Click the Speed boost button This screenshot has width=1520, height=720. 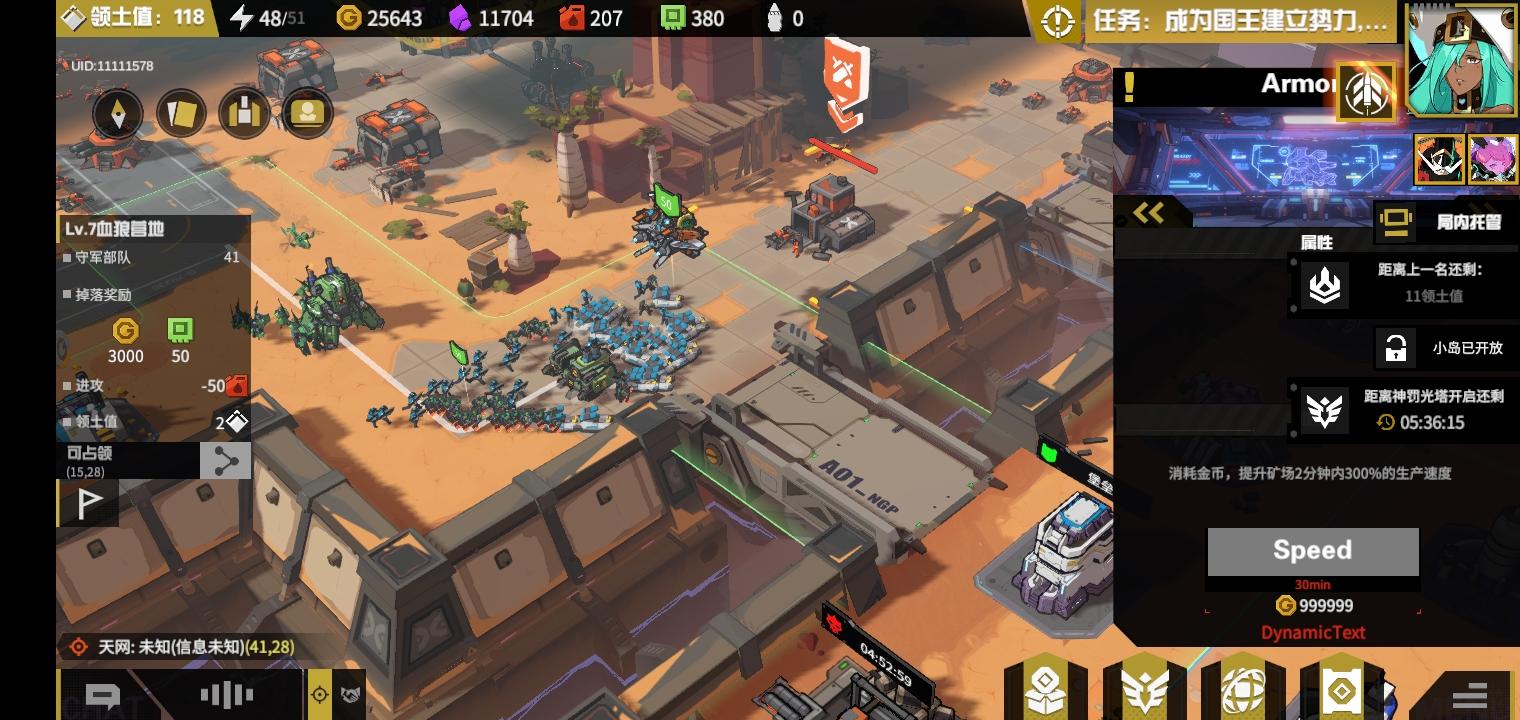click(1313, 550)
